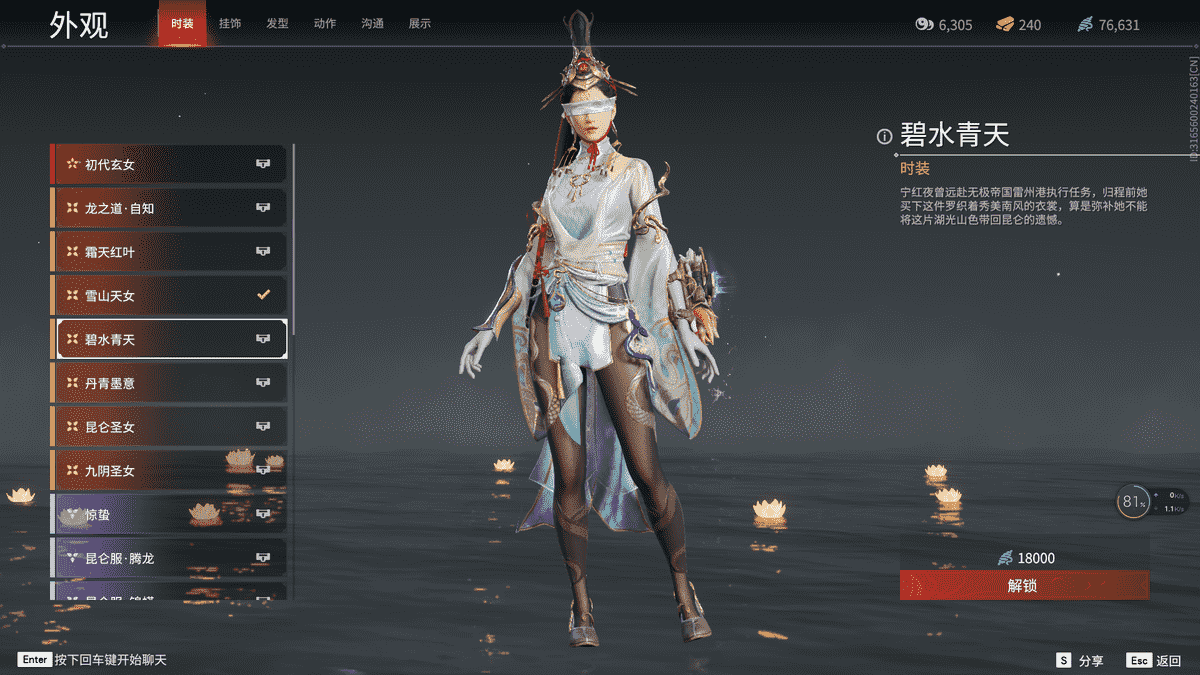Select the 动作 tab
Image resolution: width=1200 pixels, height=675 pixels.
(325, 23)
